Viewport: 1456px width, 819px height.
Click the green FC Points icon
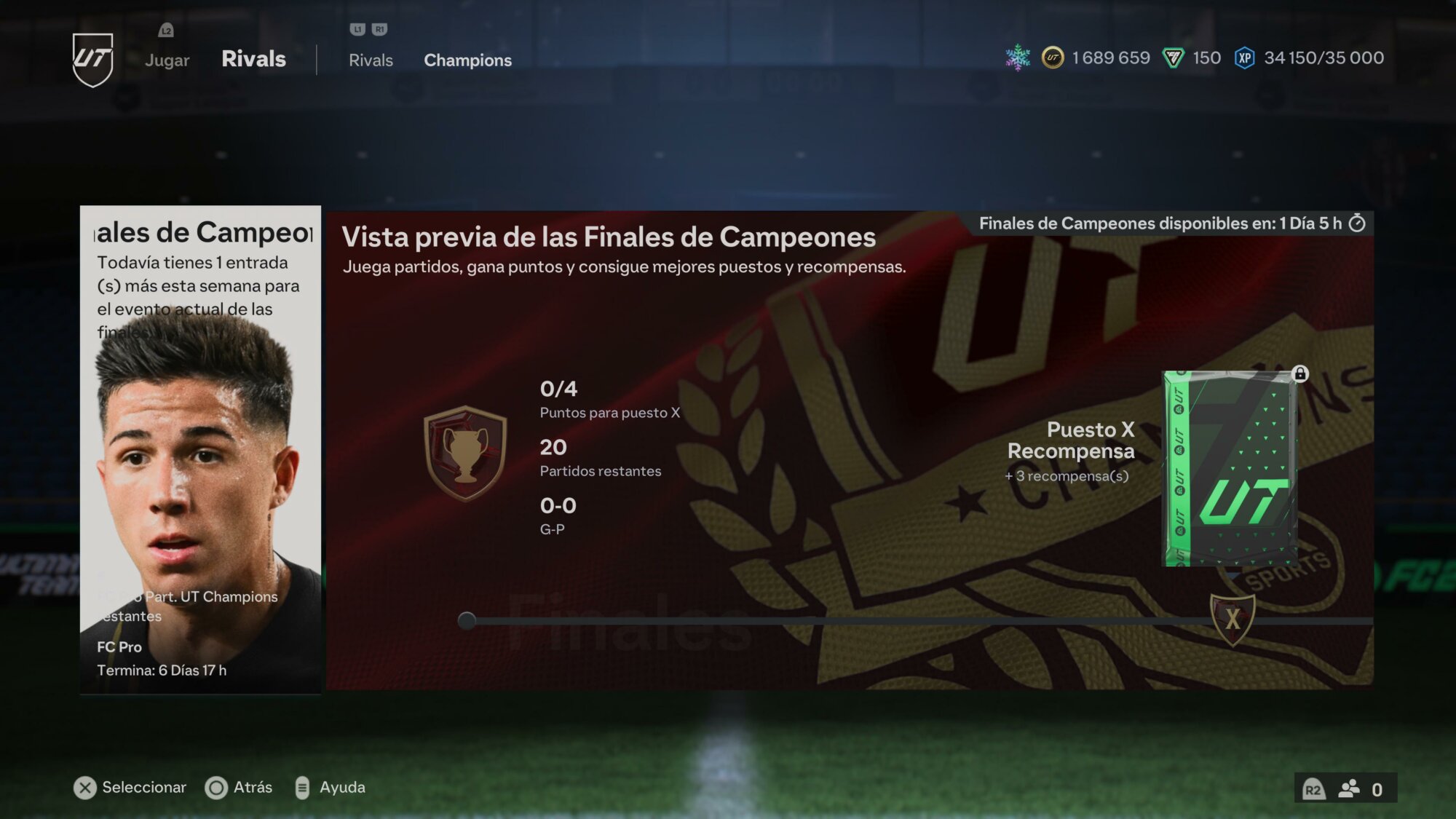coord(1173,58)
